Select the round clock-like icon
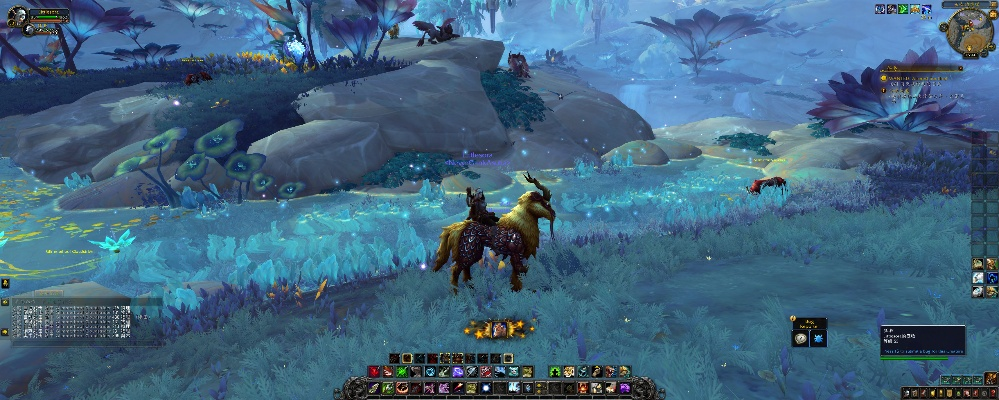The image size is (999, 400). click(x=802, y=339)
